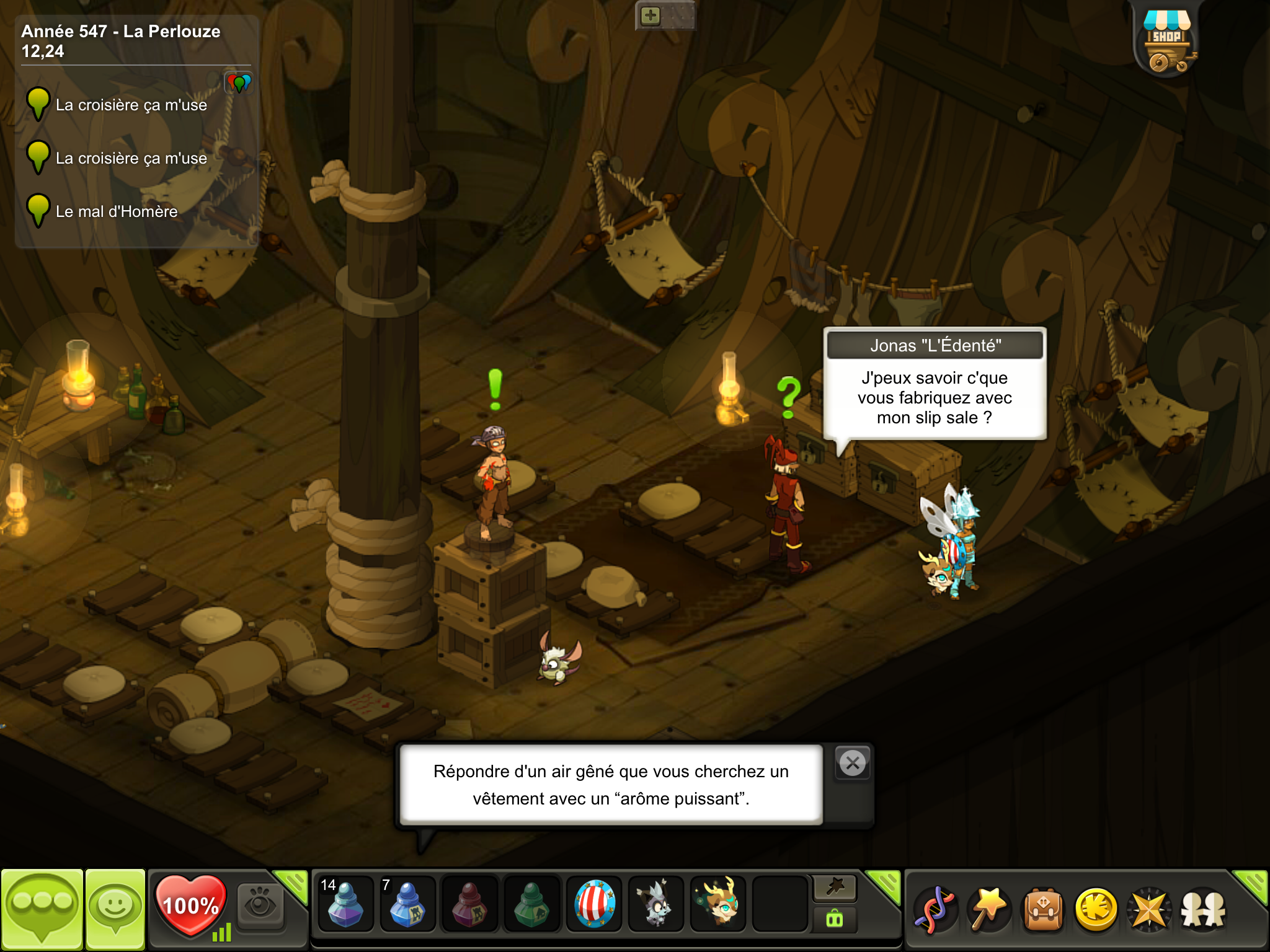Choose the embarrassed "arôme puissant" dialogue reply
The image size is (1270, 952).
(611, 785)
